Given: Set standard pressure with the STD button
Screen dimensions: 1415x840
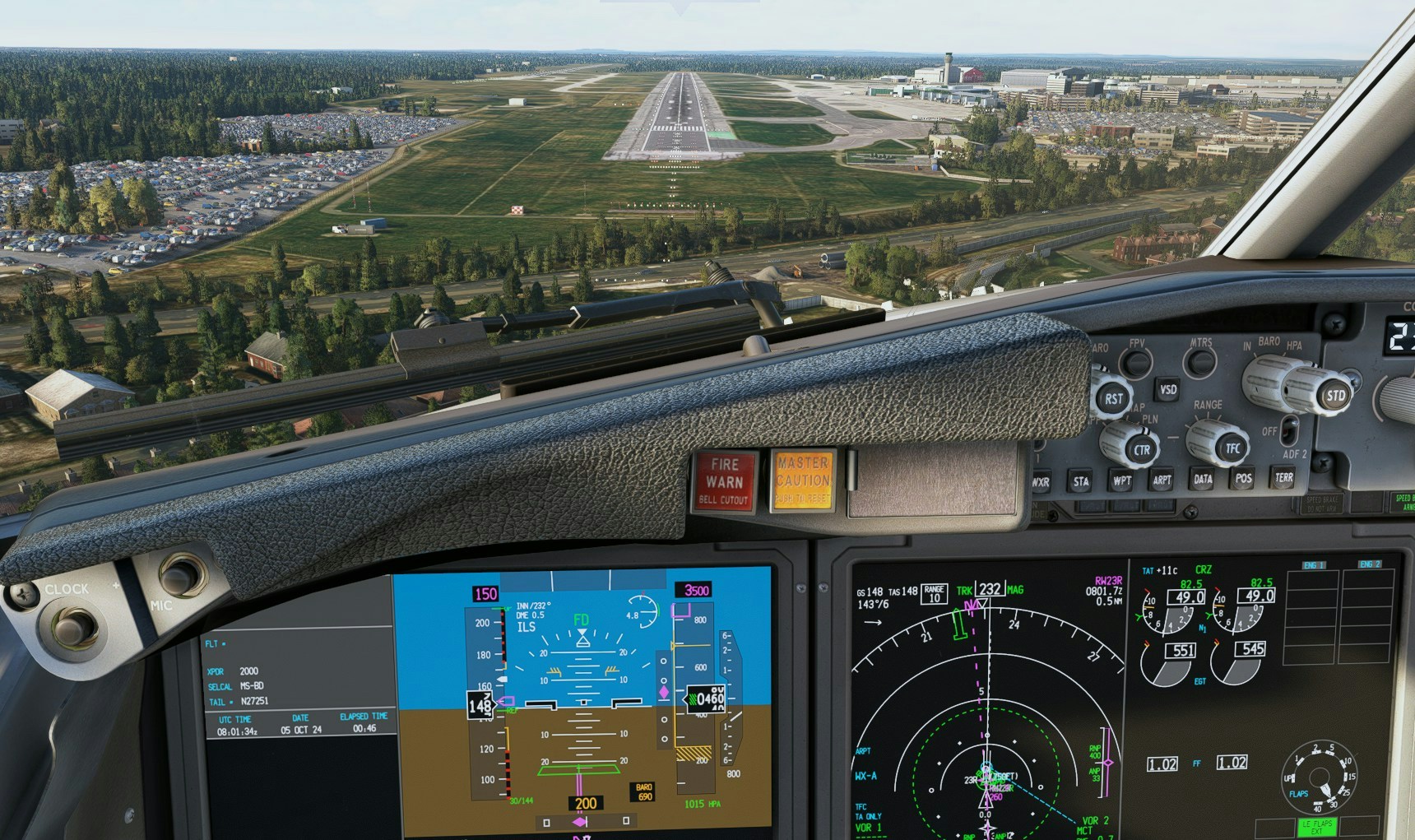Looking at the screenshot, I should click(1334, 396).
